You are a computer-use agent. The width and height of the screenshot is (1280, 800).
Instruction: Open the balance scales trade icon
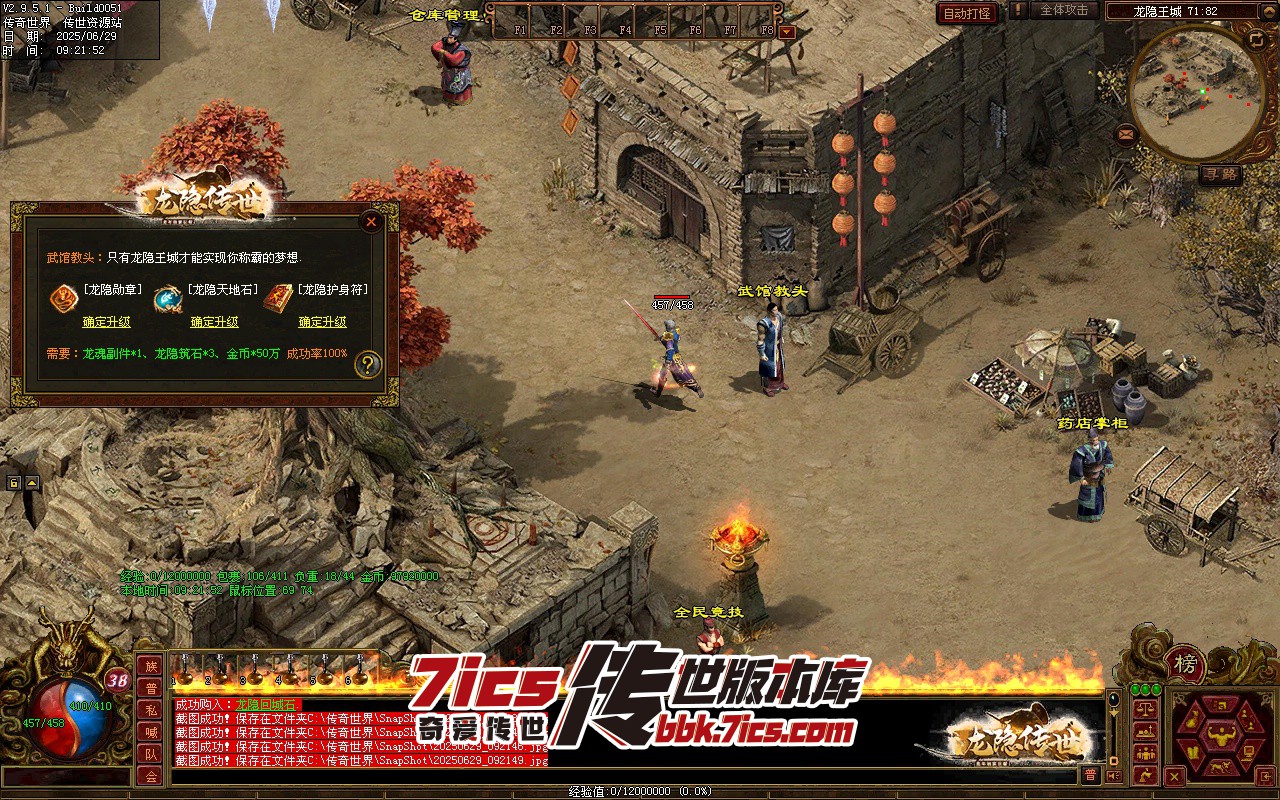point(1144,707)
